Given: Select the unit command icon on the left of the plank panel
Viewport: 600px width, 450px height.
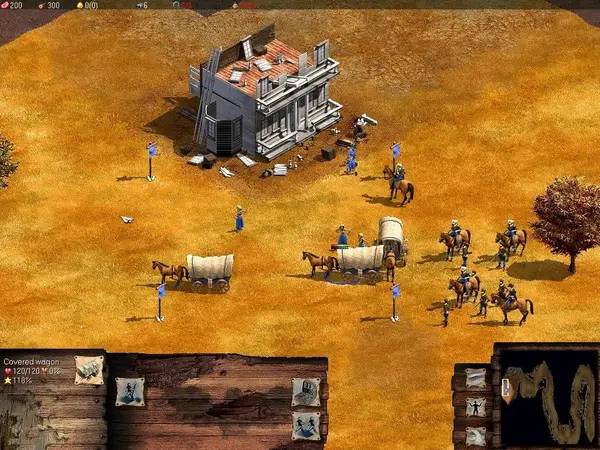Looking at the screenshot, I should [129, 391].
